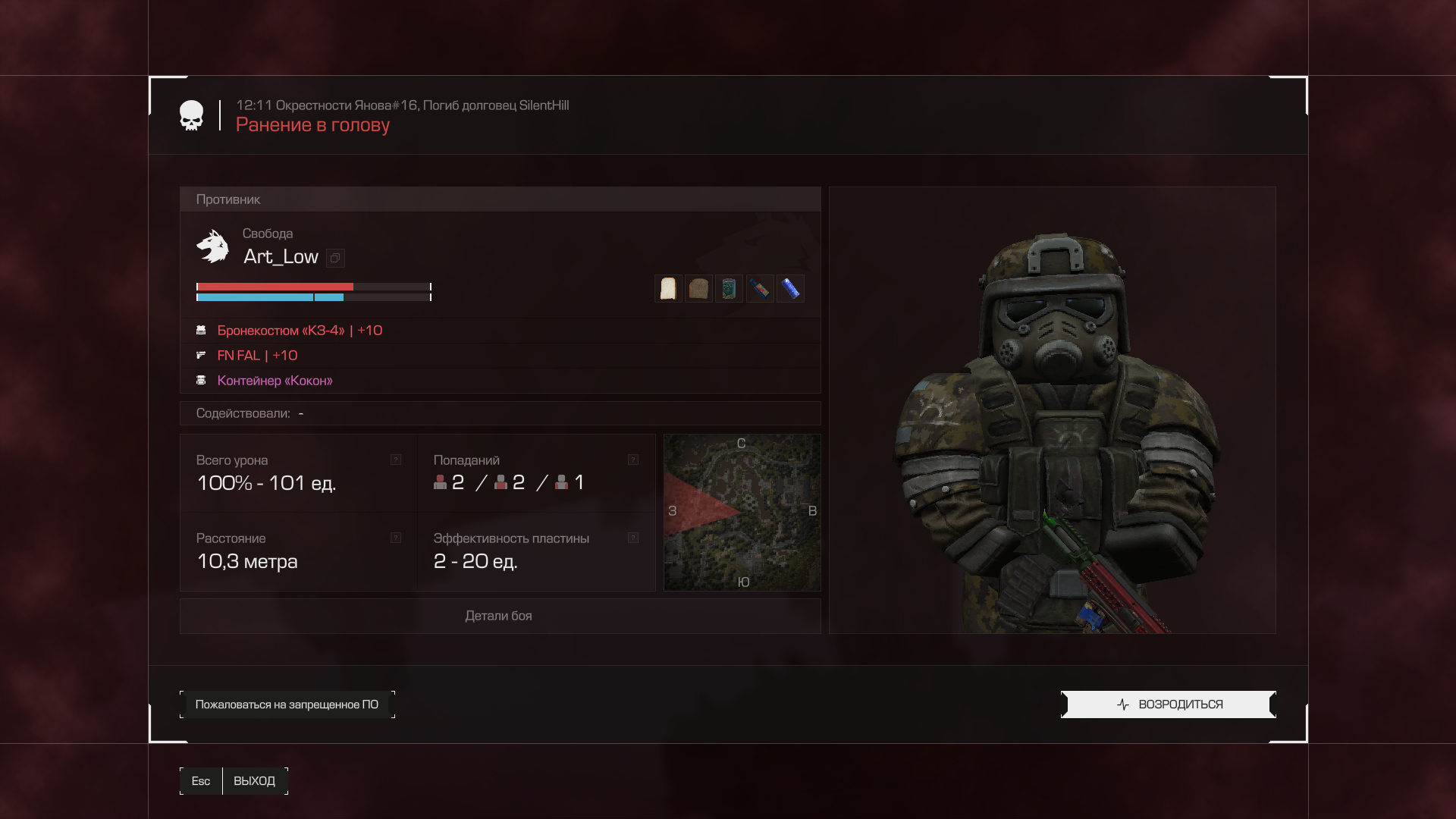View the Контейнер «Кокон» item entry
The image size is (1456, 819).
click(275, 381)
